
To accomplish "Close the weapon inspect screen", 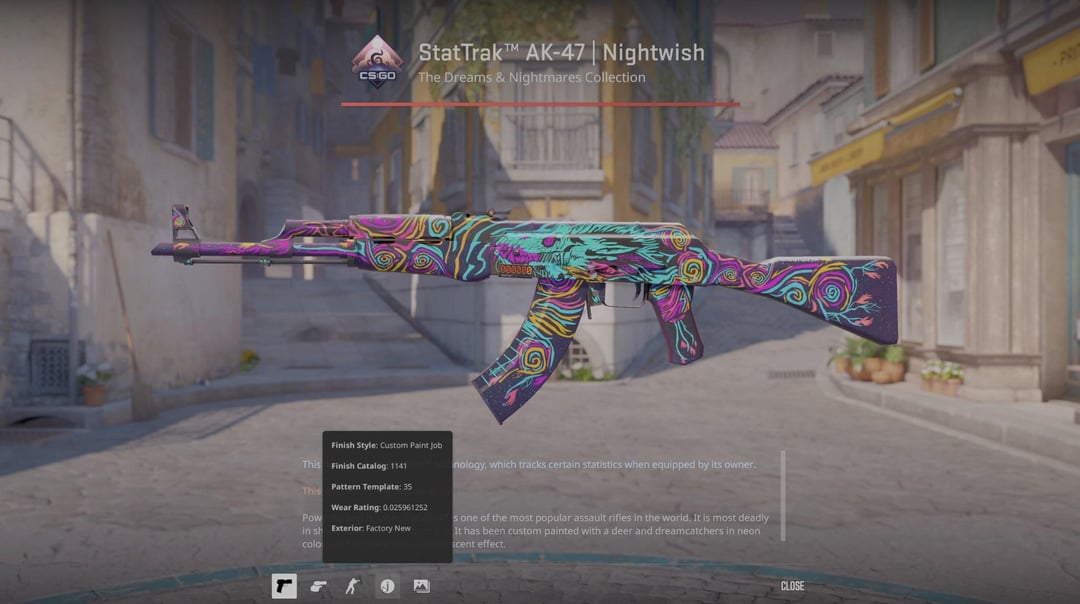I will click(792, 586).
